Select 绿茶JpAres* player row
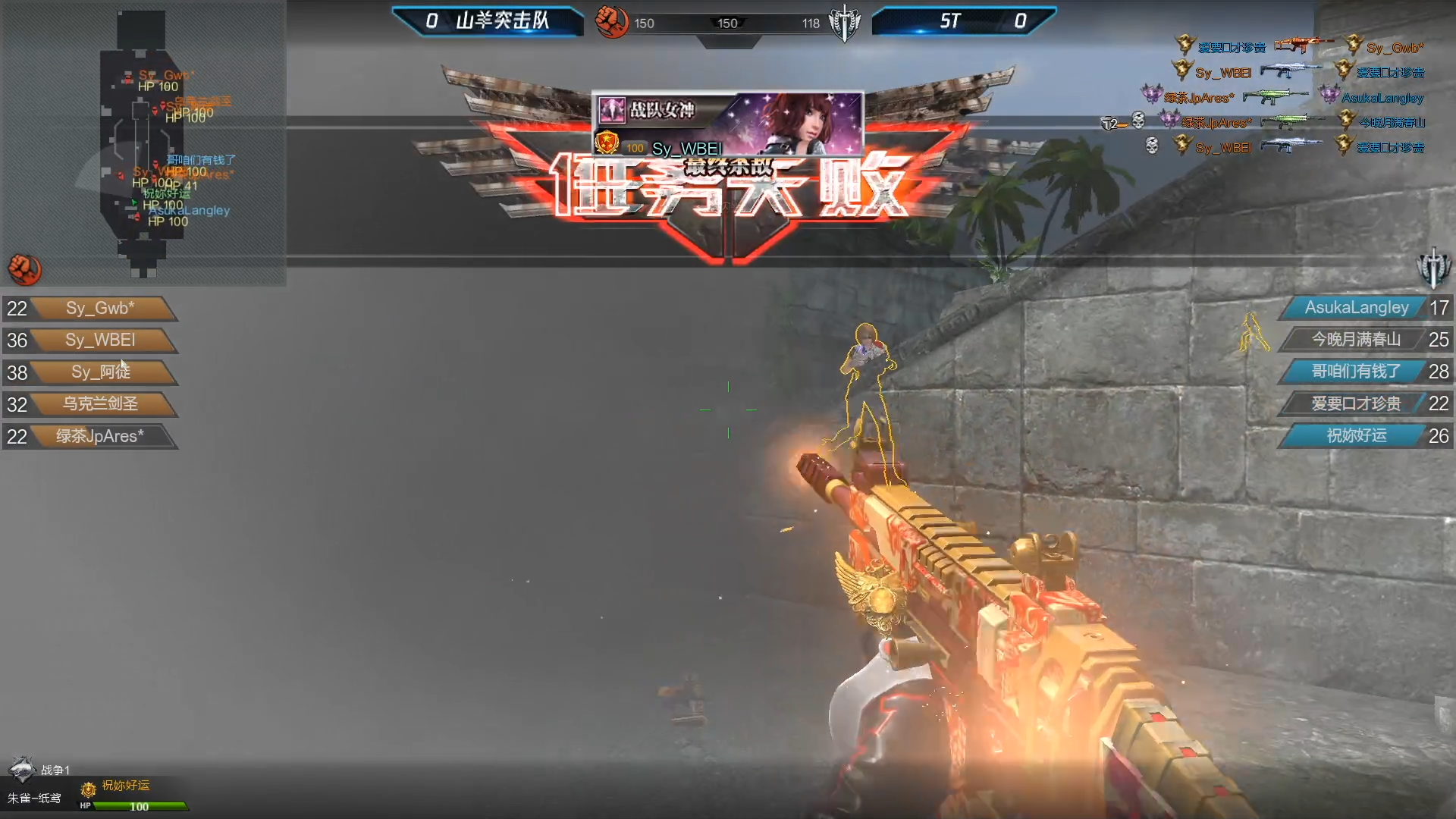1456x819 pixels. (100, 437)
